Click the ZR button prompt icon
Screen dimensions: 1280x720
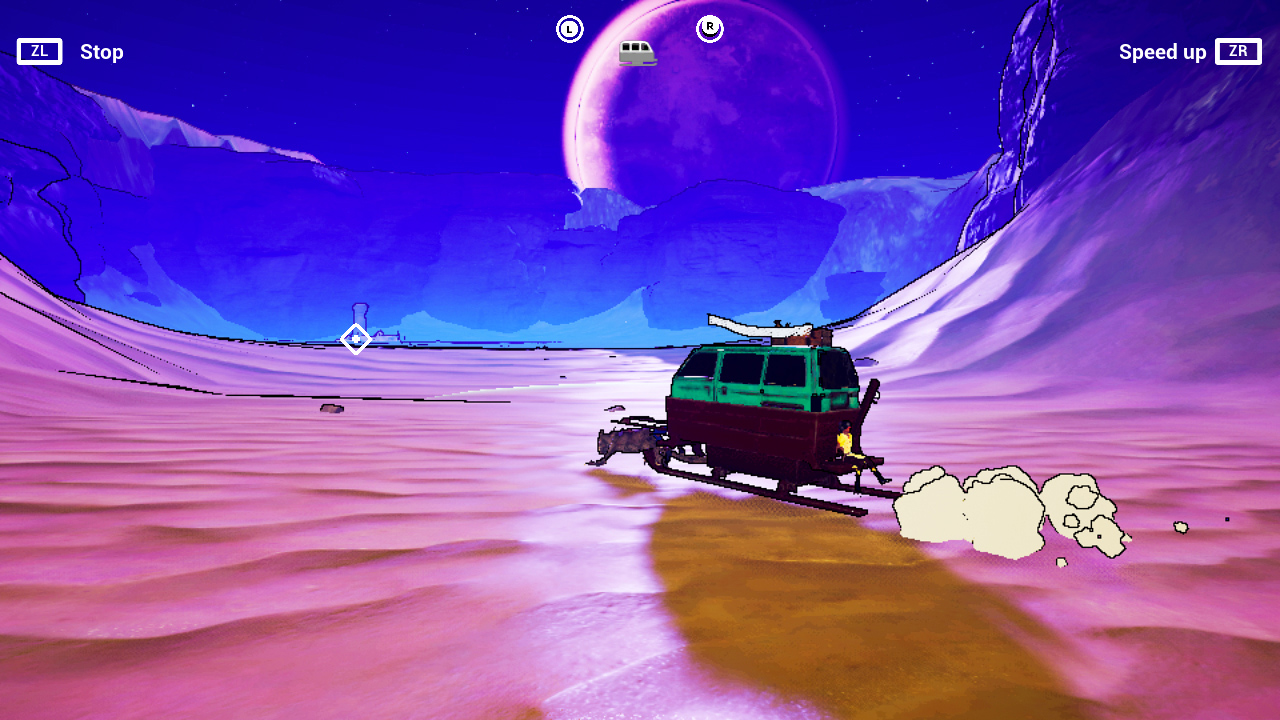[x=1238, y=51]
